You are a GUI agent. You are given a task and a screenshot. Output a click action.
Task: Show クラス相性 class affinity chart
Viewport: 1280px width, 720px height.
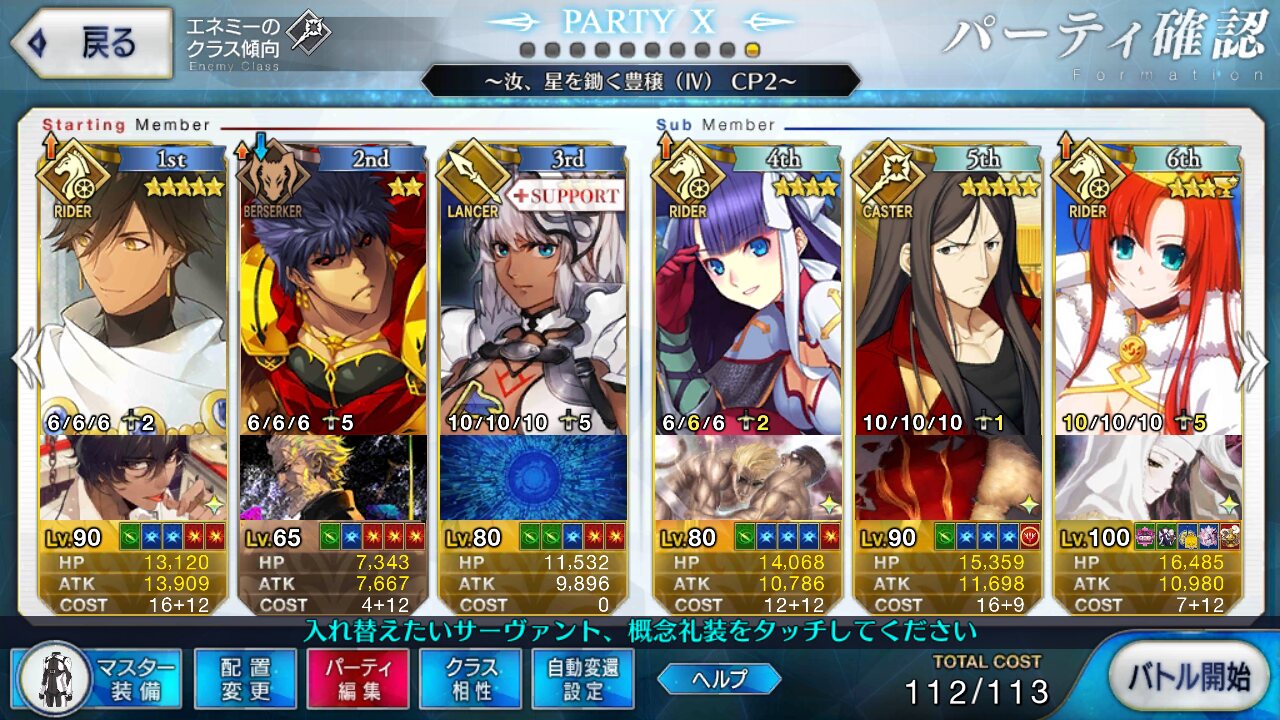point(470,679)
